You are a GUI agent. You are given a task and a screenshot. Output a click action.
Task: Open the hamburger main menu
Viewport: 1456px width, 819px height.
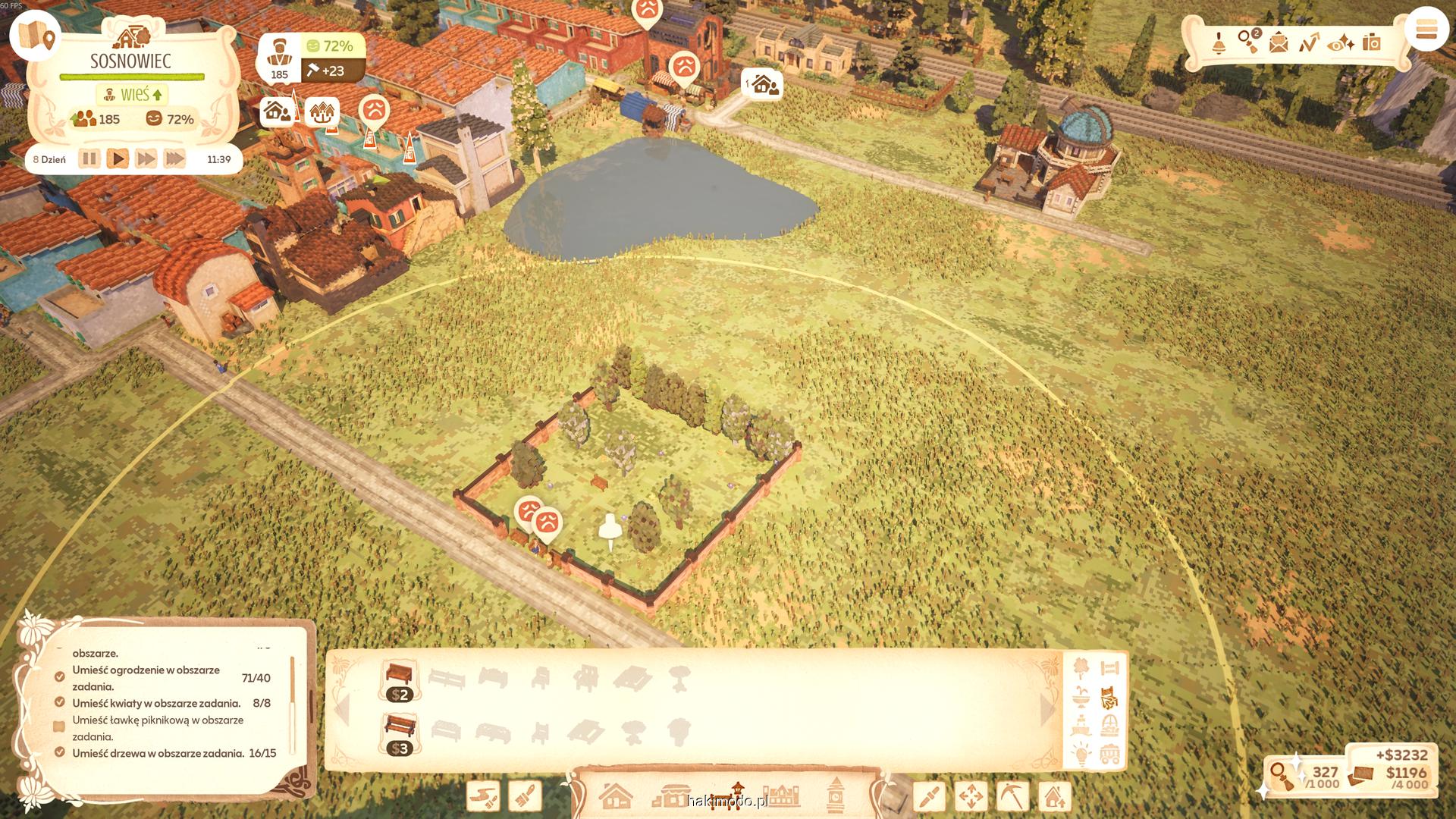point(1426,30)
